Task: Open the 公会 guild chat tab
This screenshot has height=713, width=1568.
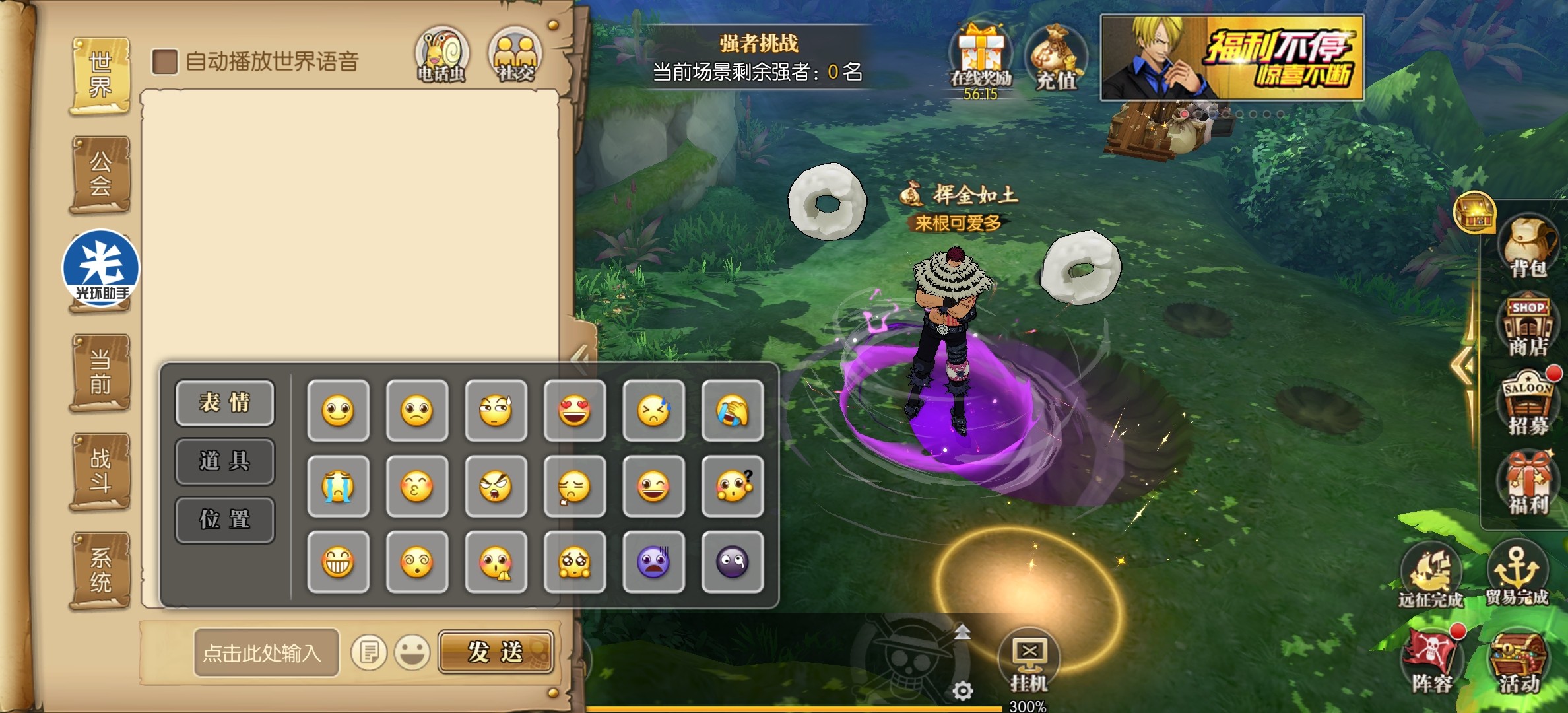Action: tap(100, 174)
